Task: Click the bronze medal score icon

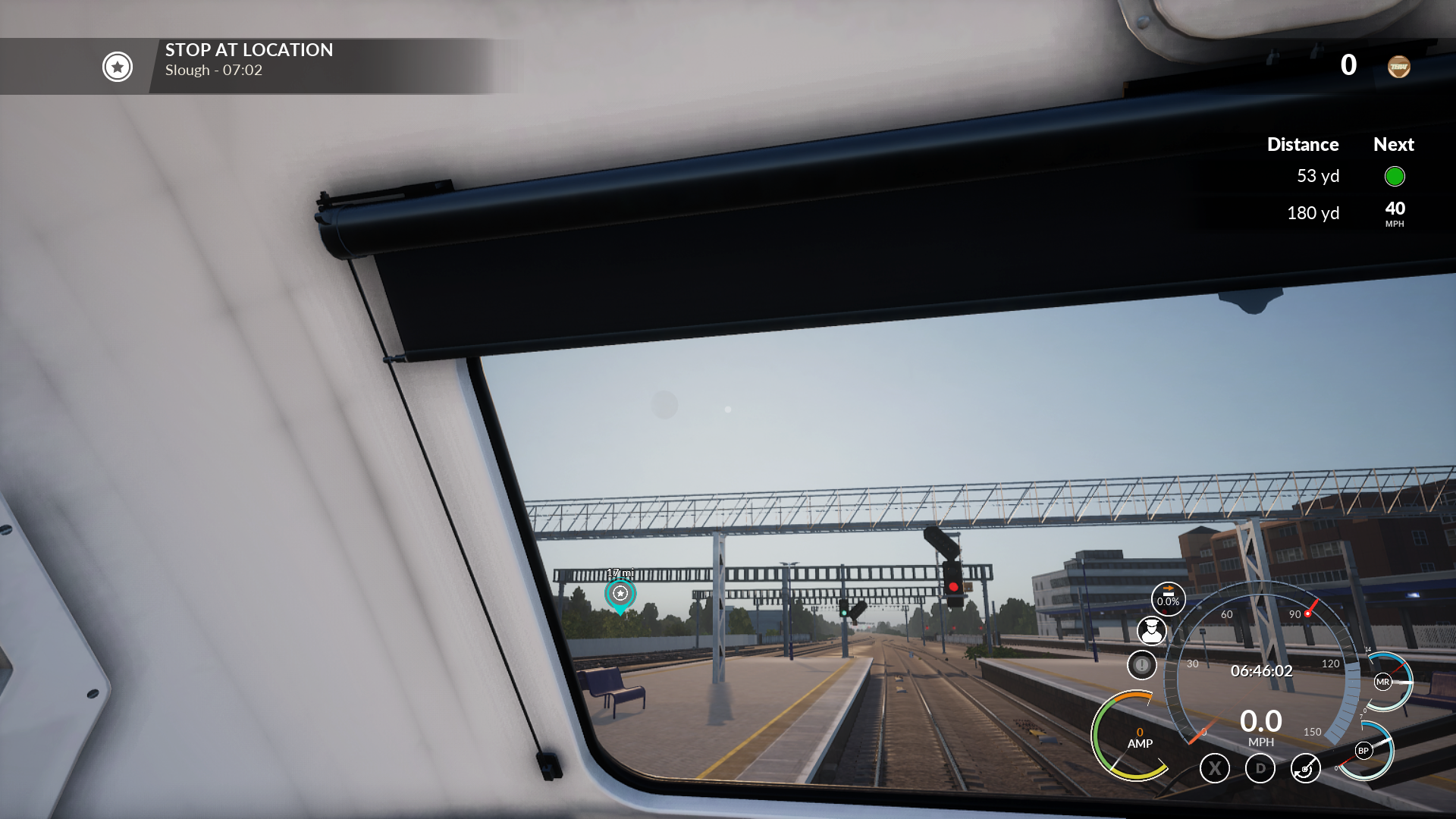Action: pyautogui.click(x=1398, y=67)
